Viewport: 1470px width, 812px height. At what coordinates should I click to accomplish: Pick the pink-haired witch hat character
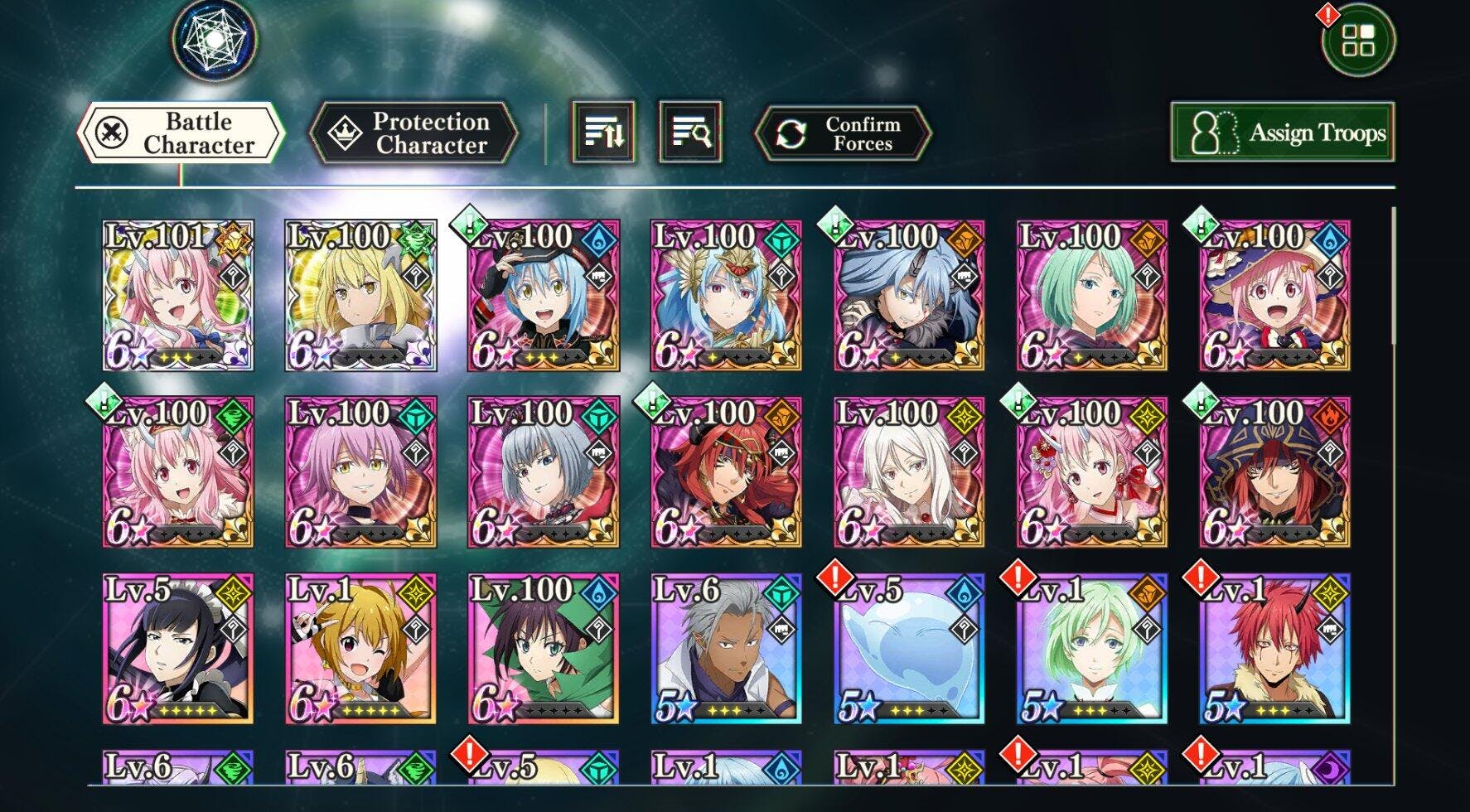coord(1274,295)
